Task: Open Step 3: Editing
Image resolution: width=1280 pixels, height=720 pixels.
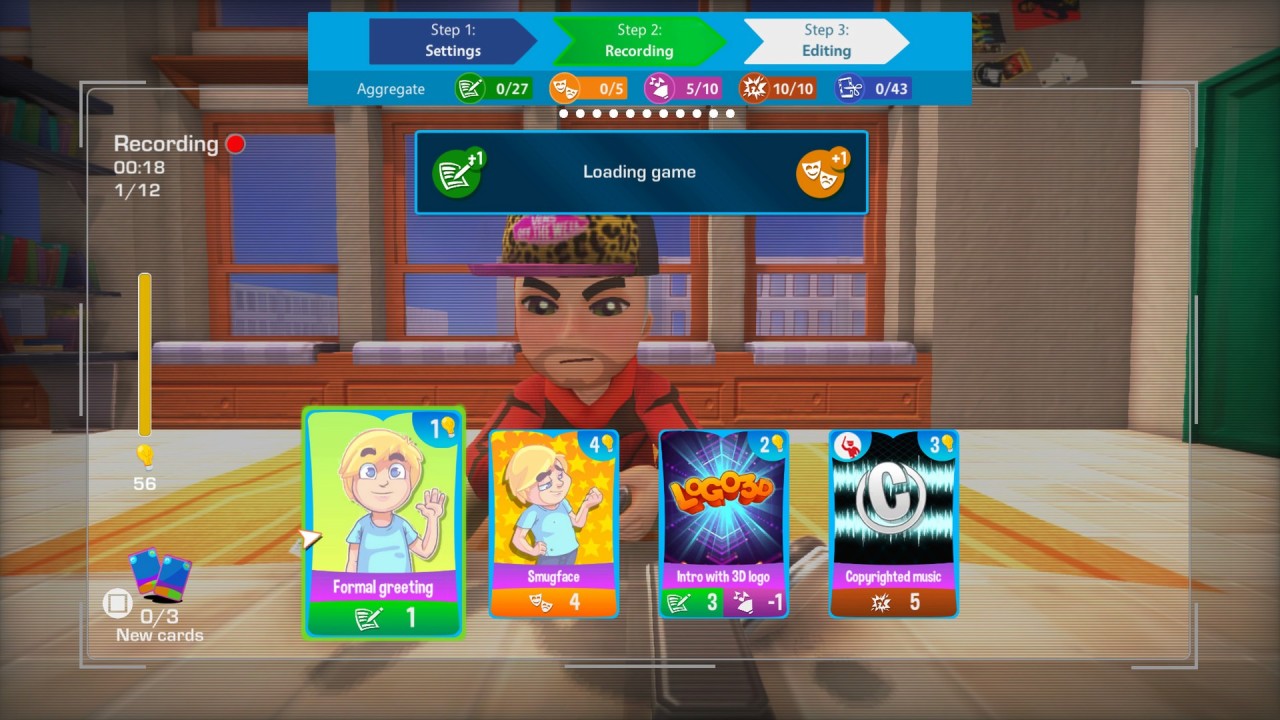Action: 826,41
